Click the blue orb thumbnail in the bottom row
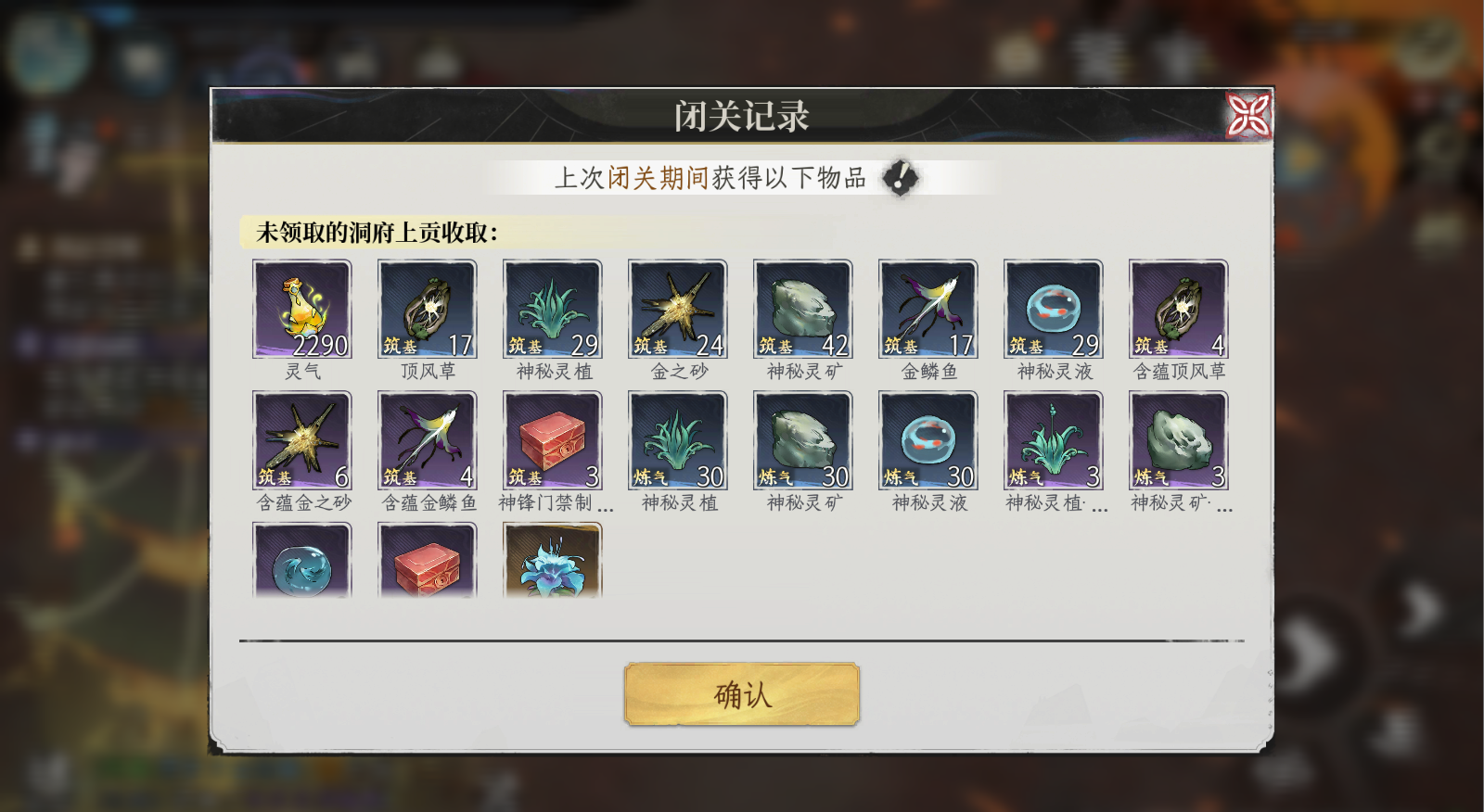This screenshot has width=1484, height=812. (301, 564)
